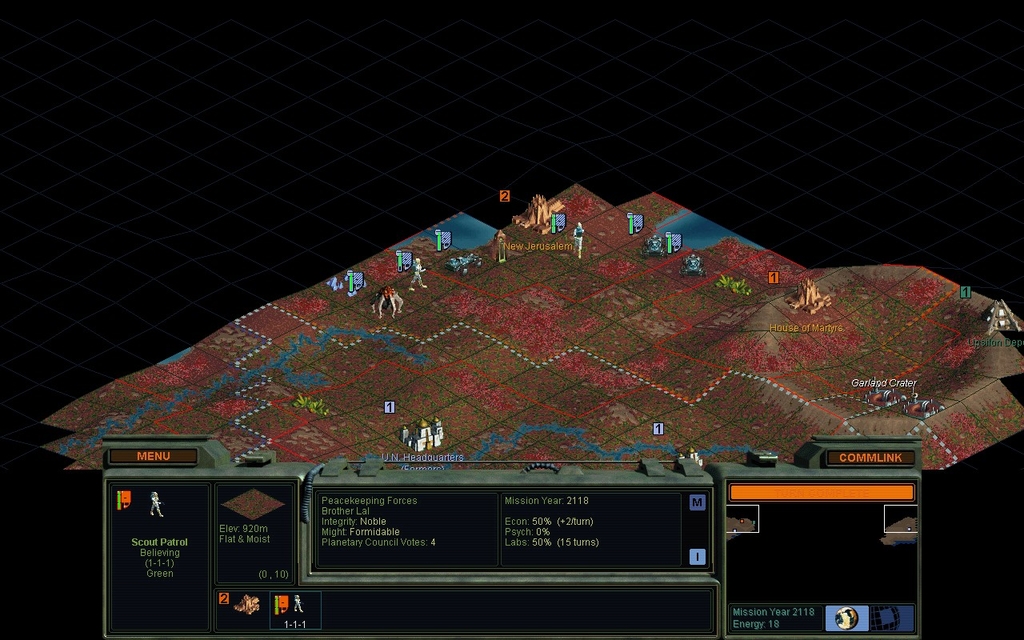Select the globe view icon
Viewport: 1024px width, 640px height.
point(845,617)
